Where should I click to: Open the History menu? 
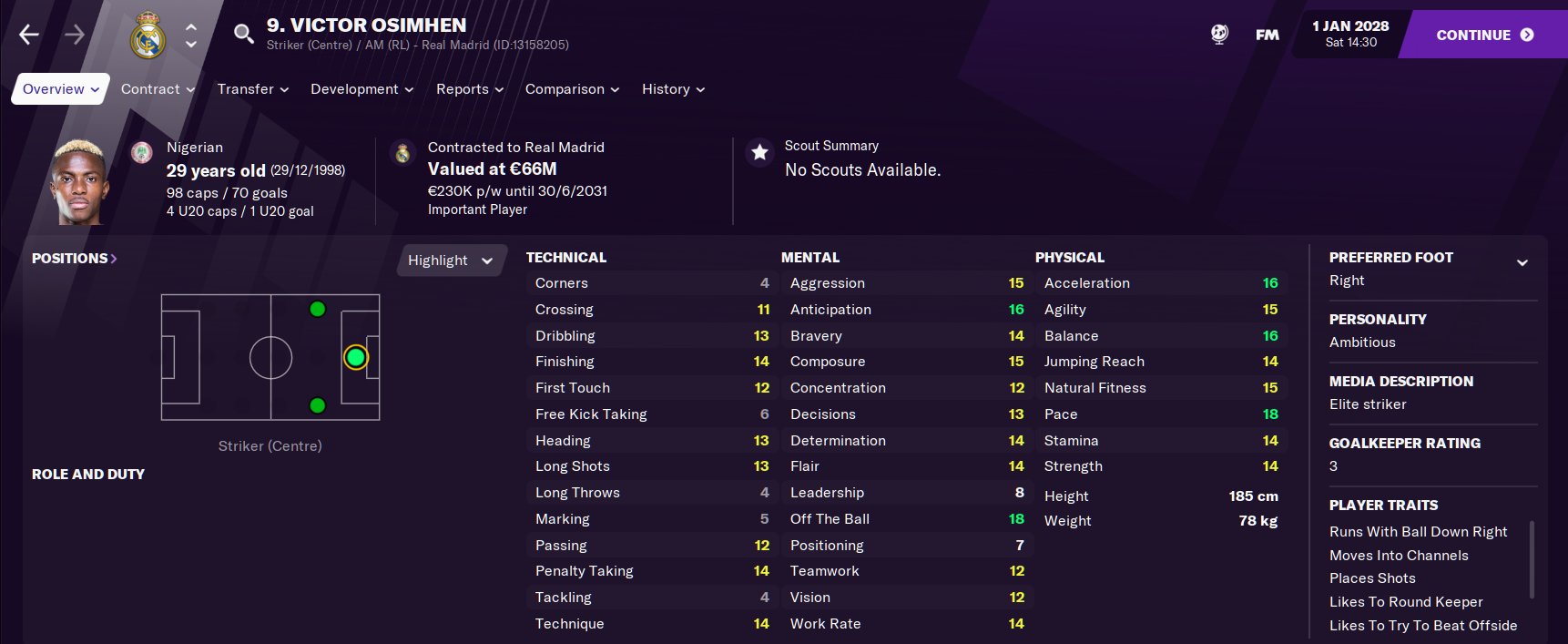click(673, 89)
